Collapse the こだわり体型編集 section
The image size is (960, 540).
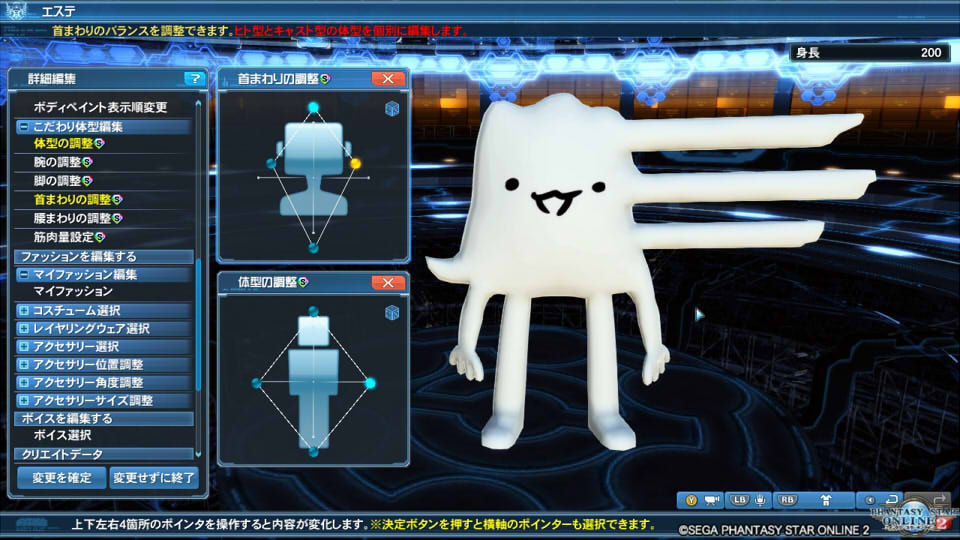(x=23, y=127)
